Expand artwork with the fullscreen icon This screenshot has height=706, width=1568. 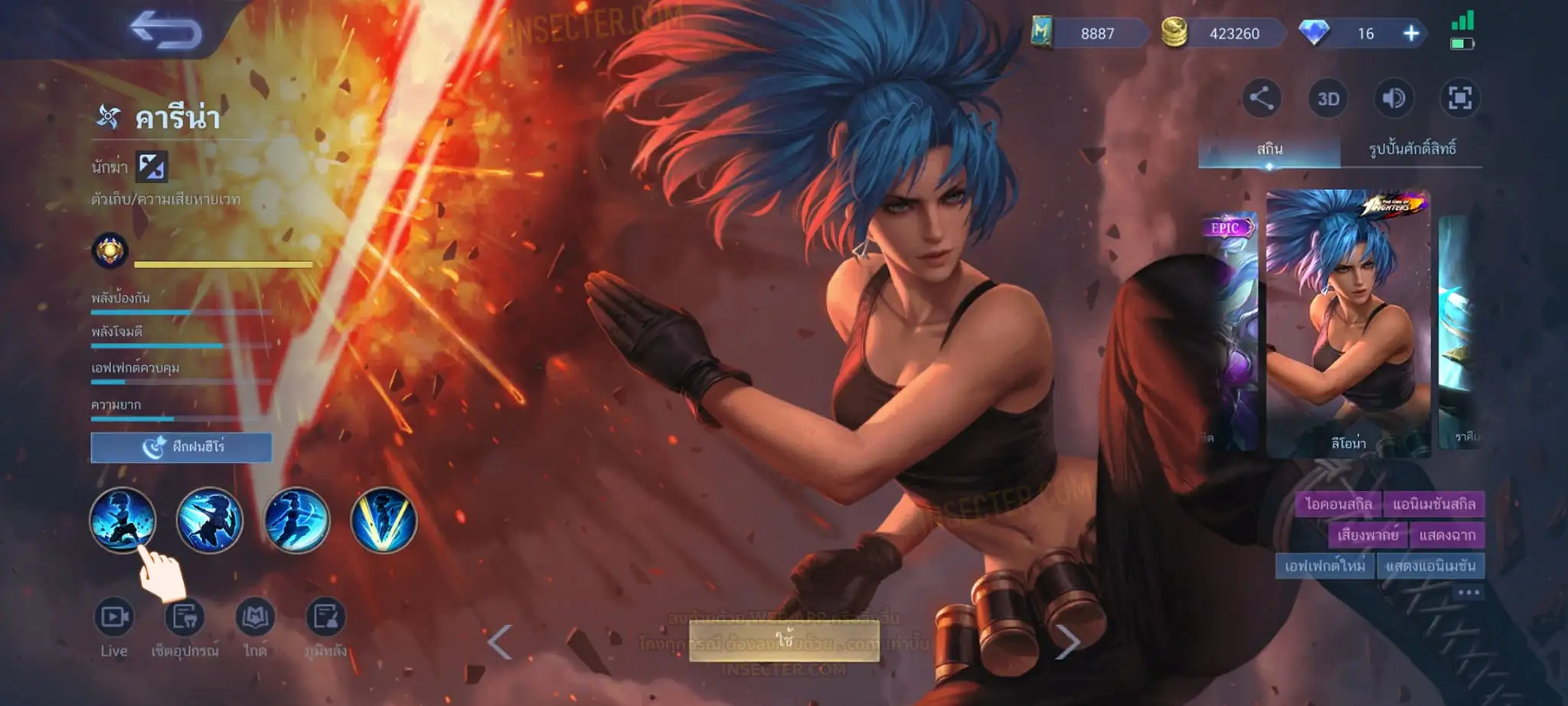coord(1459,98)
